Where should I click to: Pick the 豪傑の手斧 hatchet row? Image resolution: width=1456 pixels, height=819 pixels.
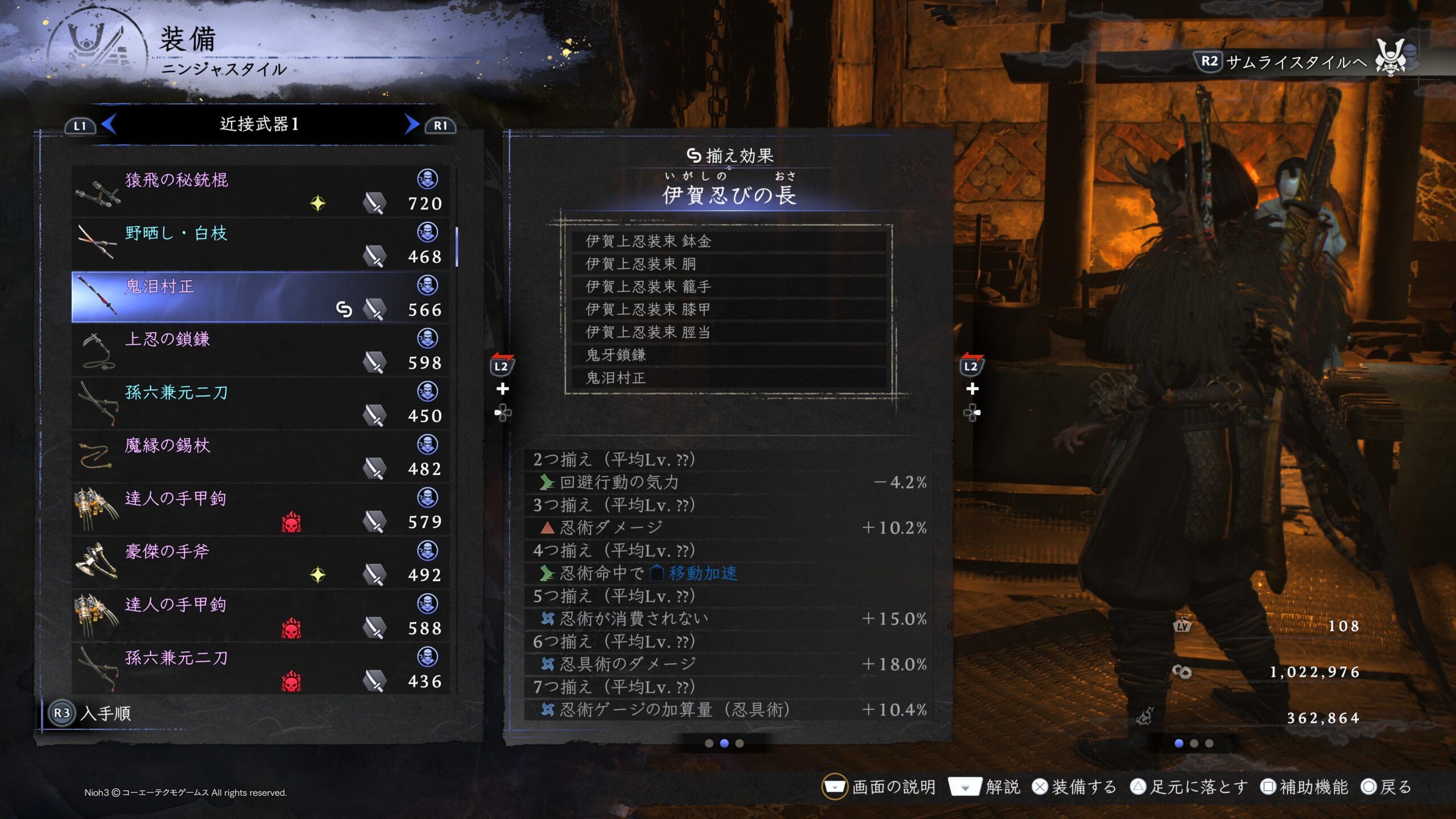[260, 563]
